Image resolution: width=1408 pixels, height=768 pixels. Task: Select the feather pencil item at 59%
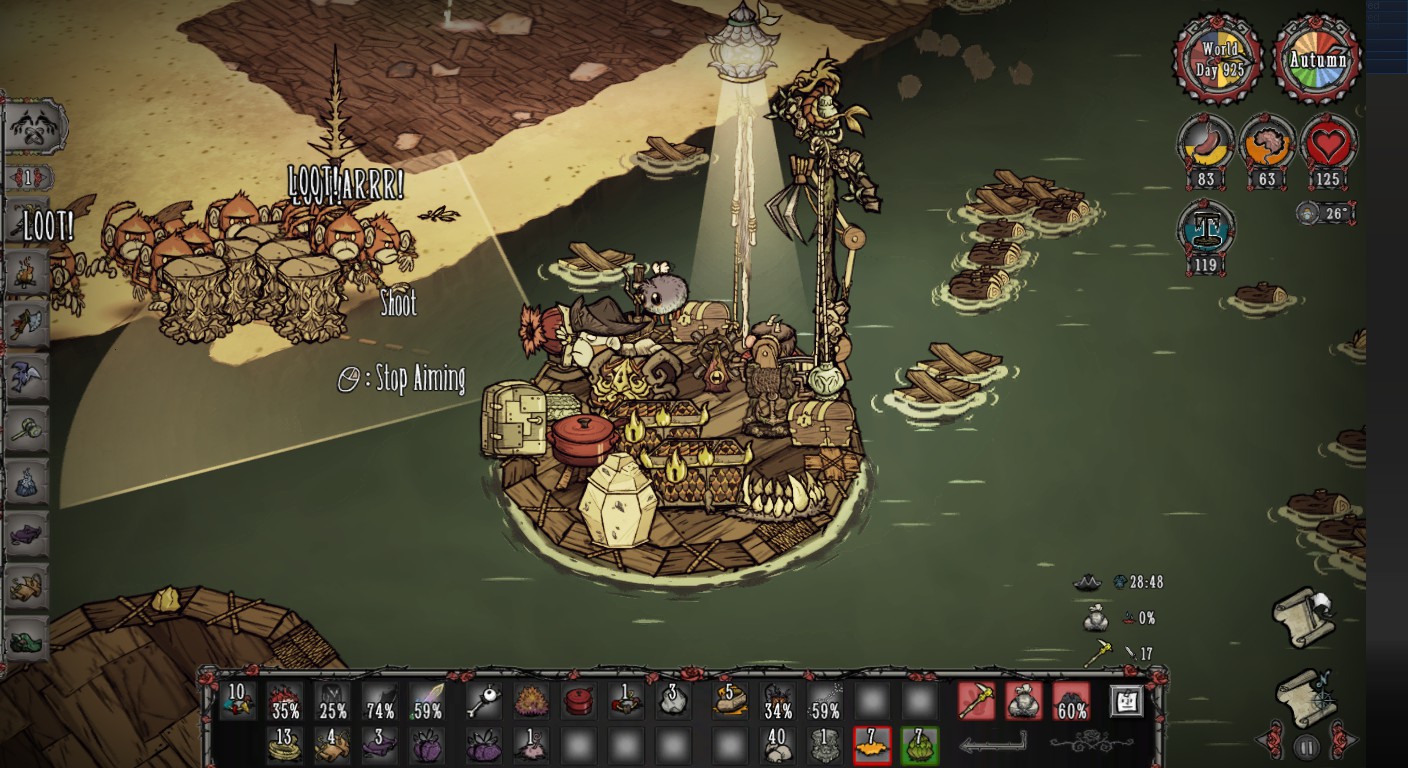click(x=426, y=701)
